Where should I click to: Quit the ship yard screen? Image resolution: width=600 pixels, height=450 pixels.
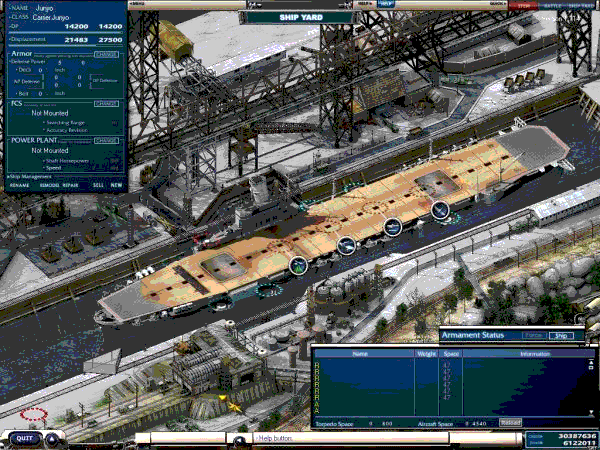click(x=26, y=437)
